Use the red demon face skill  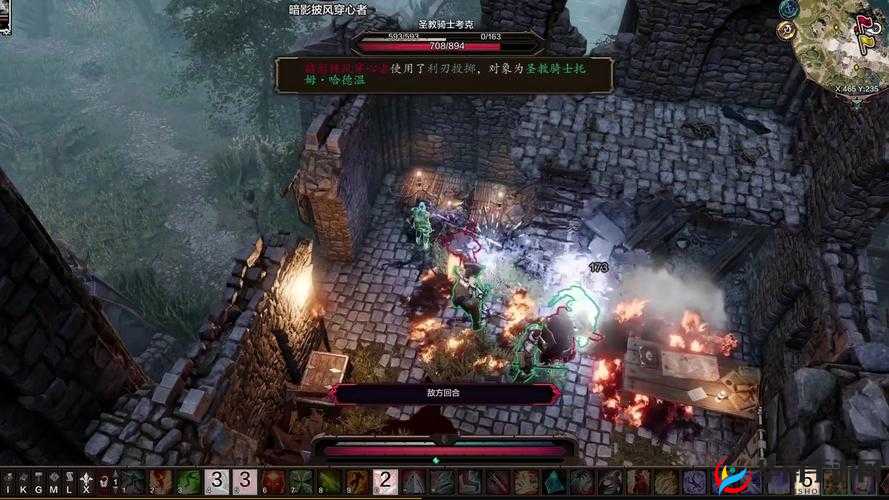coord(273,482)
